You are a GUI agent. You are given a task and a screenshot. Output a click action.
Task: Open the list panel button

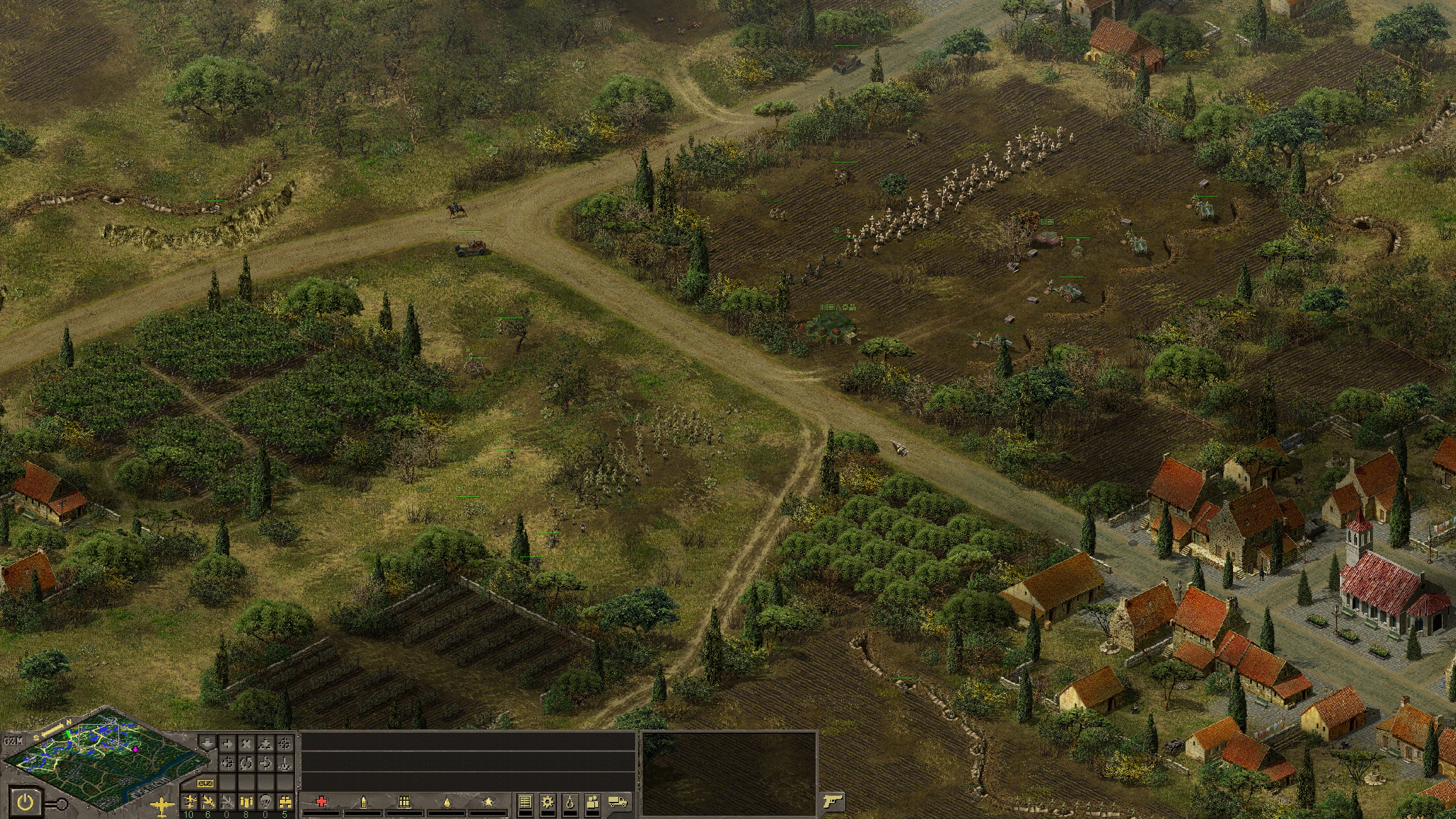tap(525, 802)
